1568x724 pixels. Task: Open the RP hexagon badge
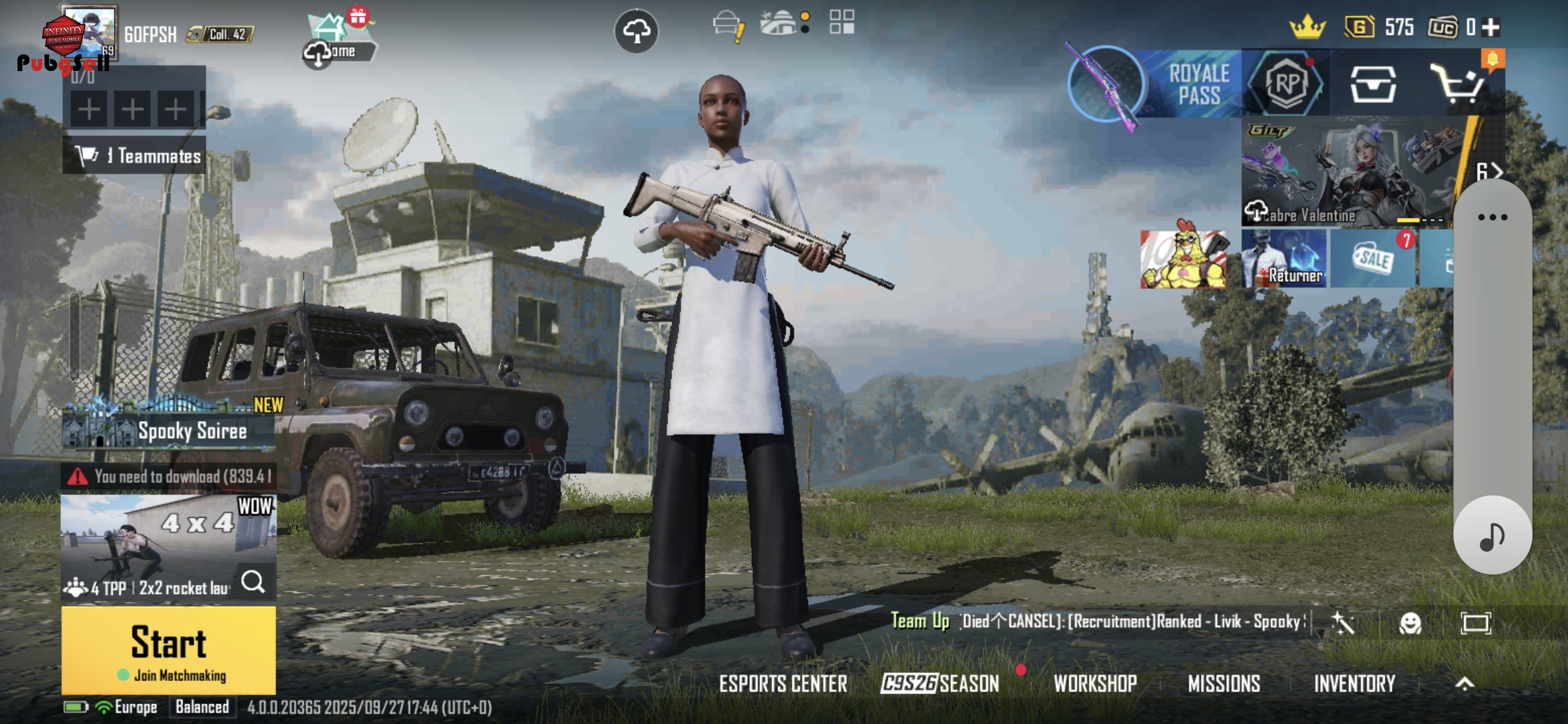(1286, 84)
